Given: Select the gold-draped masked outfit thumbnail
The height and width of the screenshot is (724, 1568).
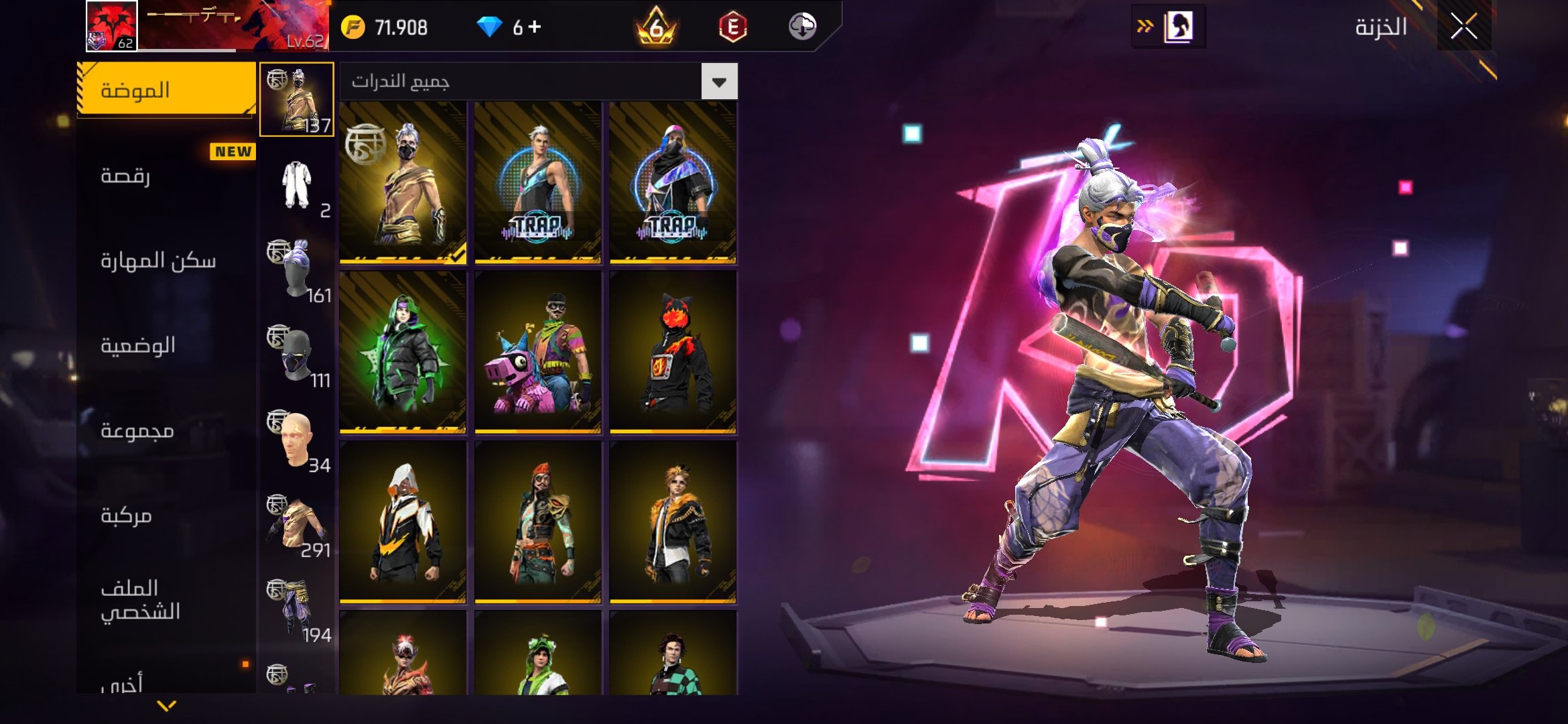Looking at the screenshot, I should 403,182.
